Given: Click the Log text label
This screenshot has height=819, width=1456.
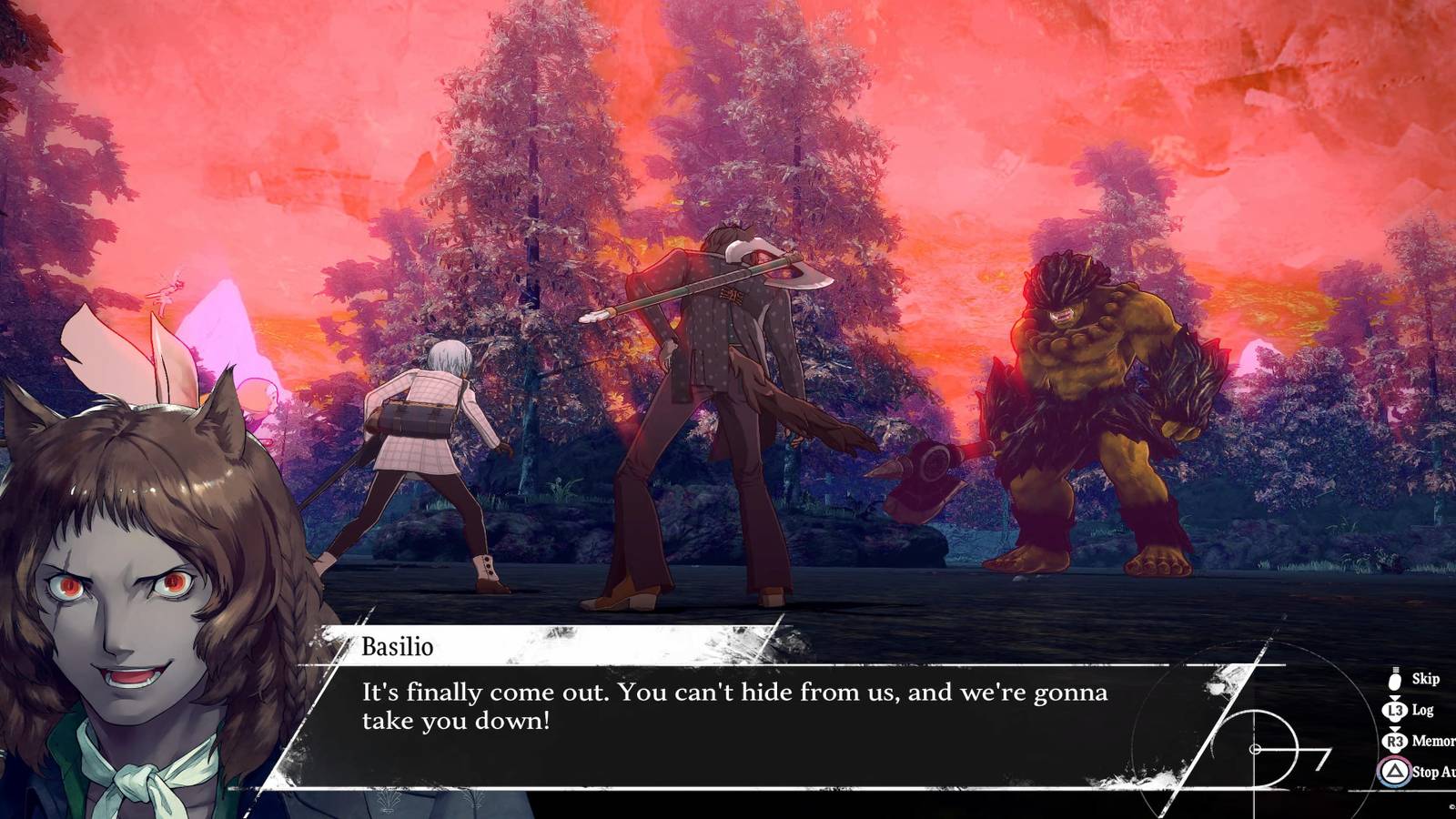Looking at the screenshot, I should [x=1422, y=710].
